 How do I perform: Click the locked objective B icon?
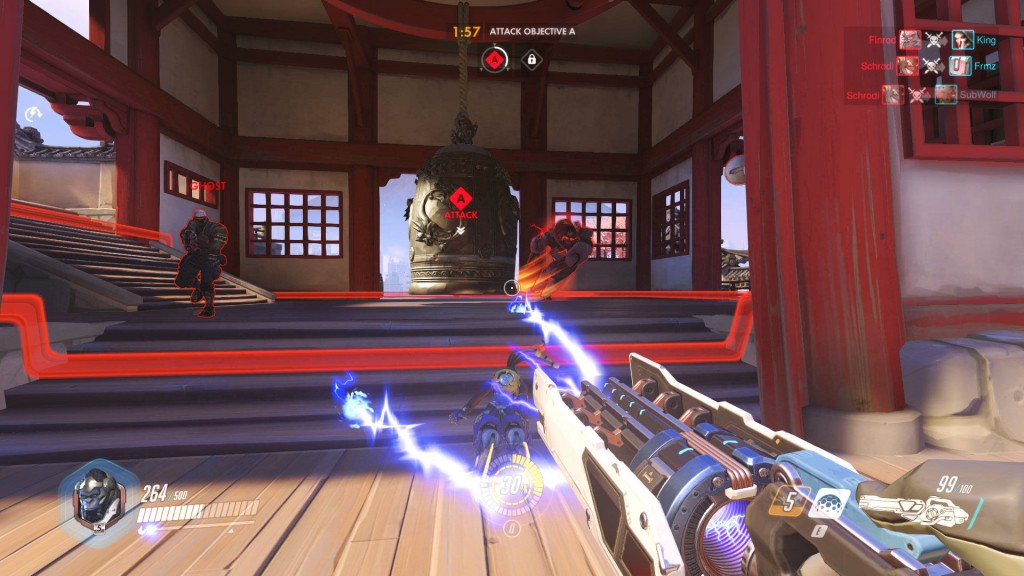pyautogui.click(x=531, y=60)
